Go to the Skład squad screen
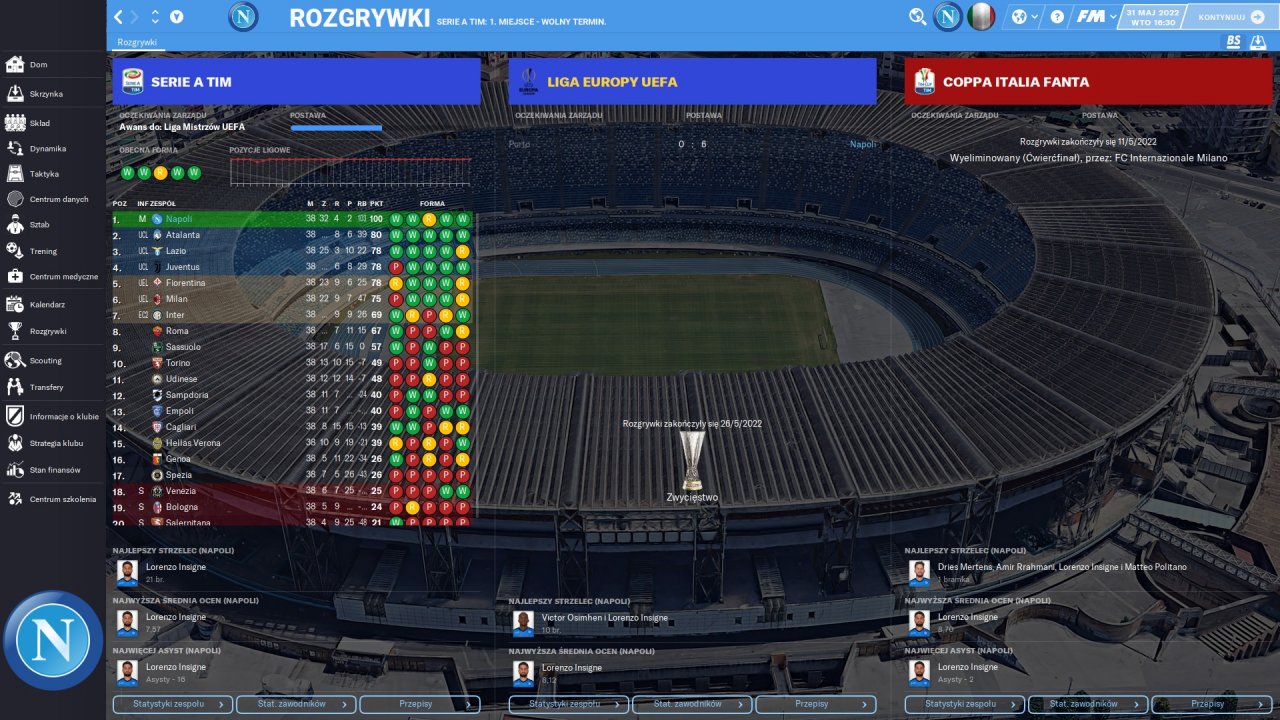Image resolution: width=1280 pixels, height=720 pixels. pyautogui.click(x=39, y=123)
